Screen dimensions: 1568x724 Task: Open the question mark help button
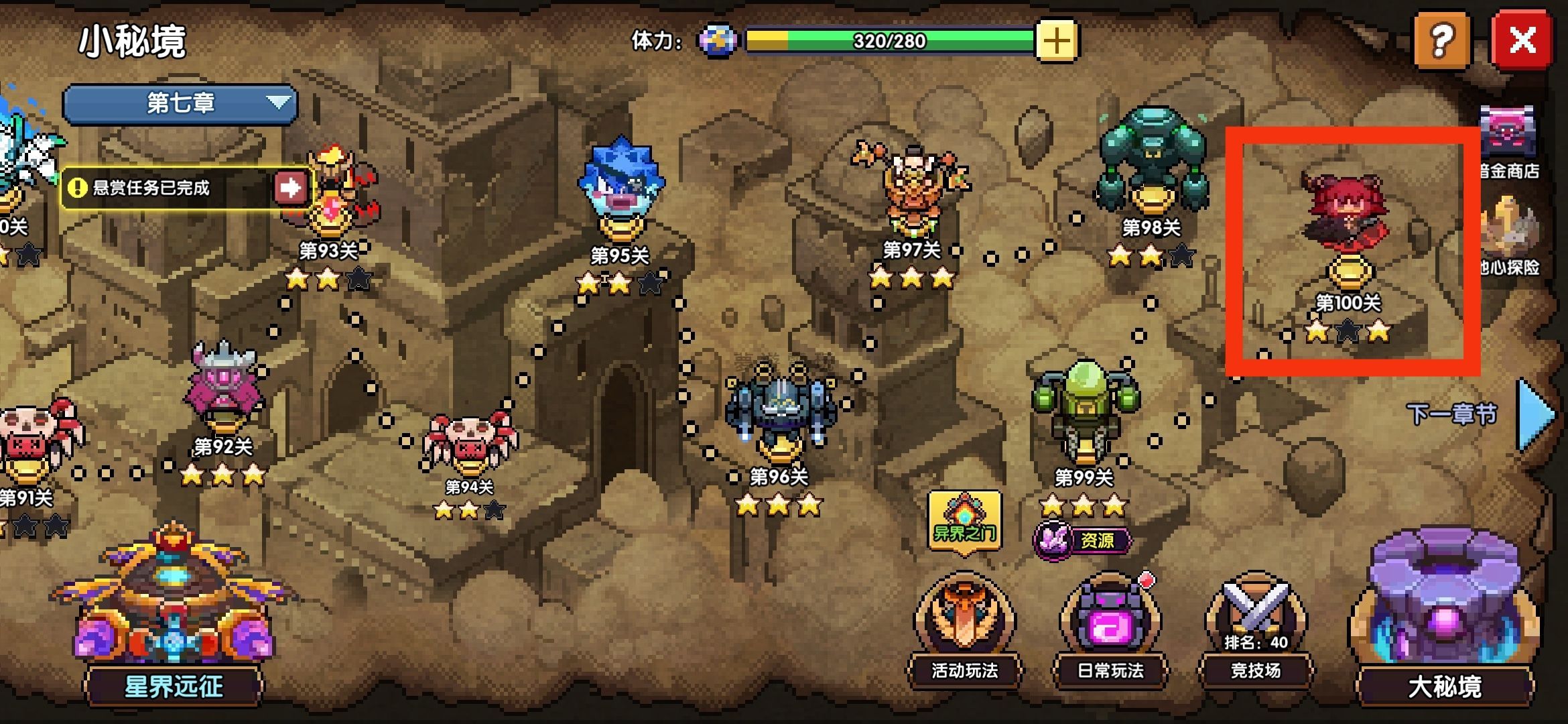[x=1442, y=41]
